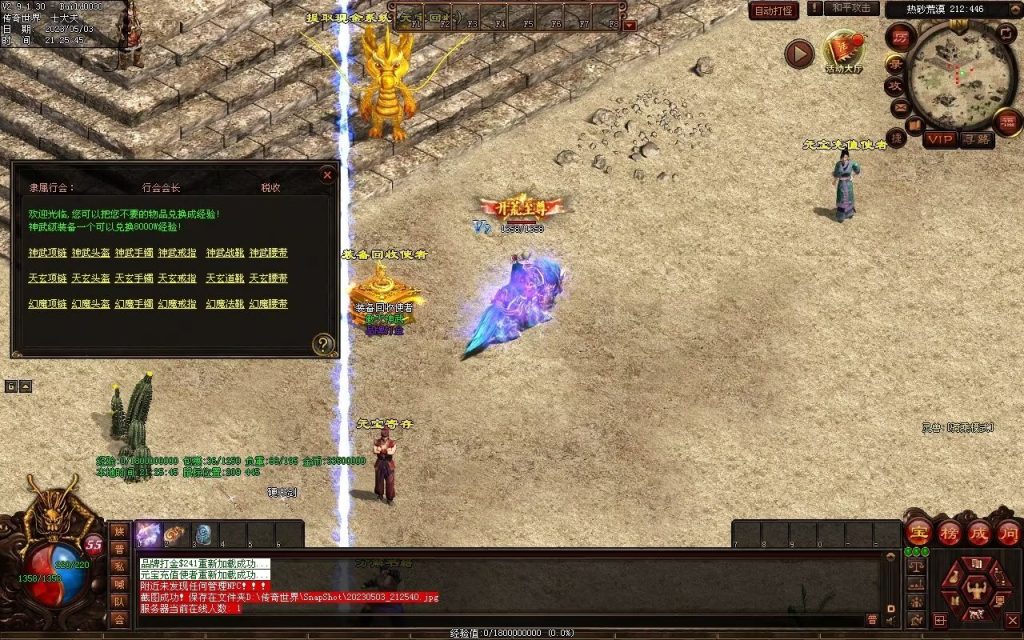Open the 活动大厅 event hall
Image resolution: width=1024 pixels, height=640 pixels.
pyautogui.click(x=843, y=50)
